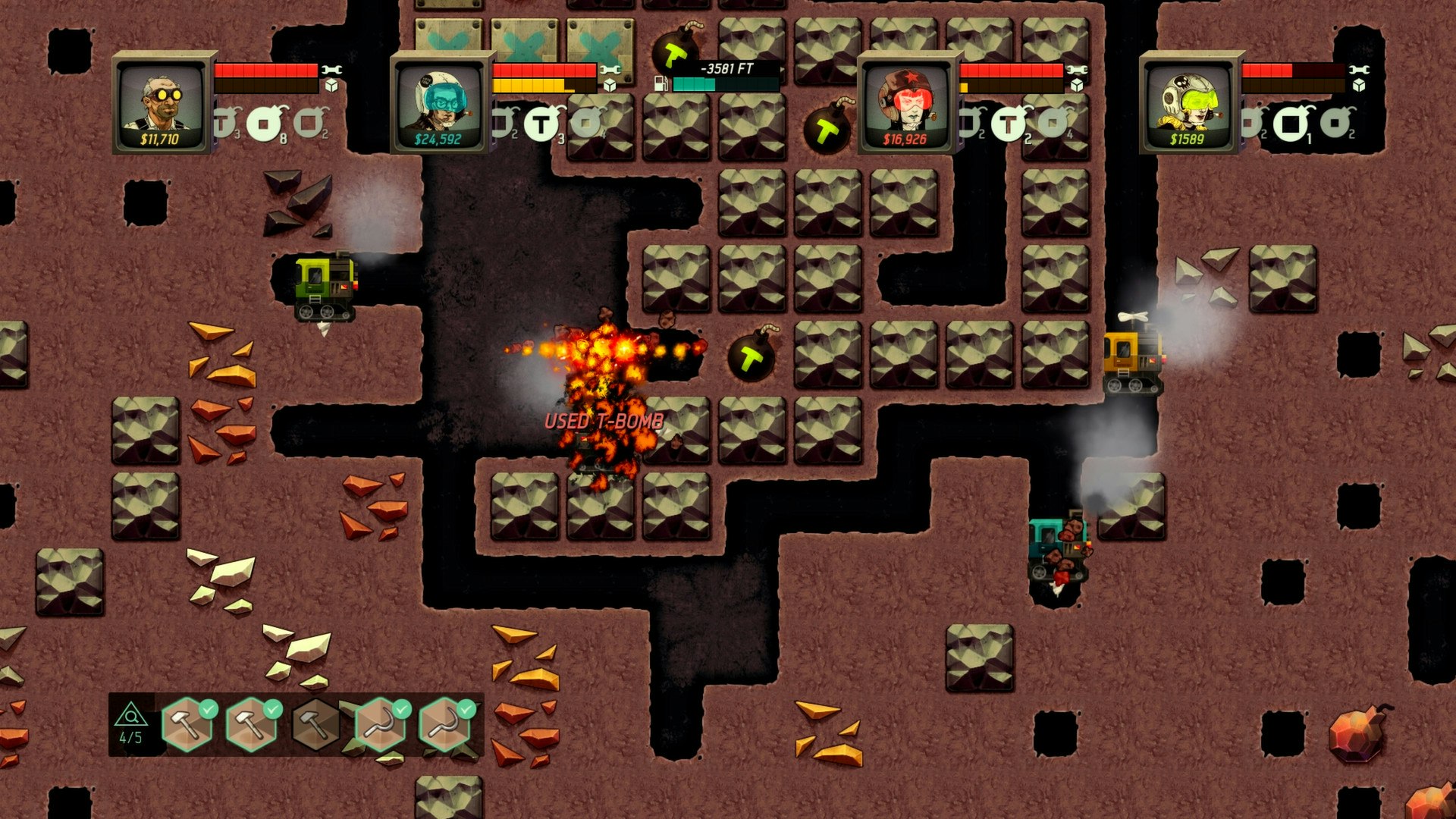Toggle the checkmark on the second hammer collectible
1456x819 pixels.
coord(272,711)
